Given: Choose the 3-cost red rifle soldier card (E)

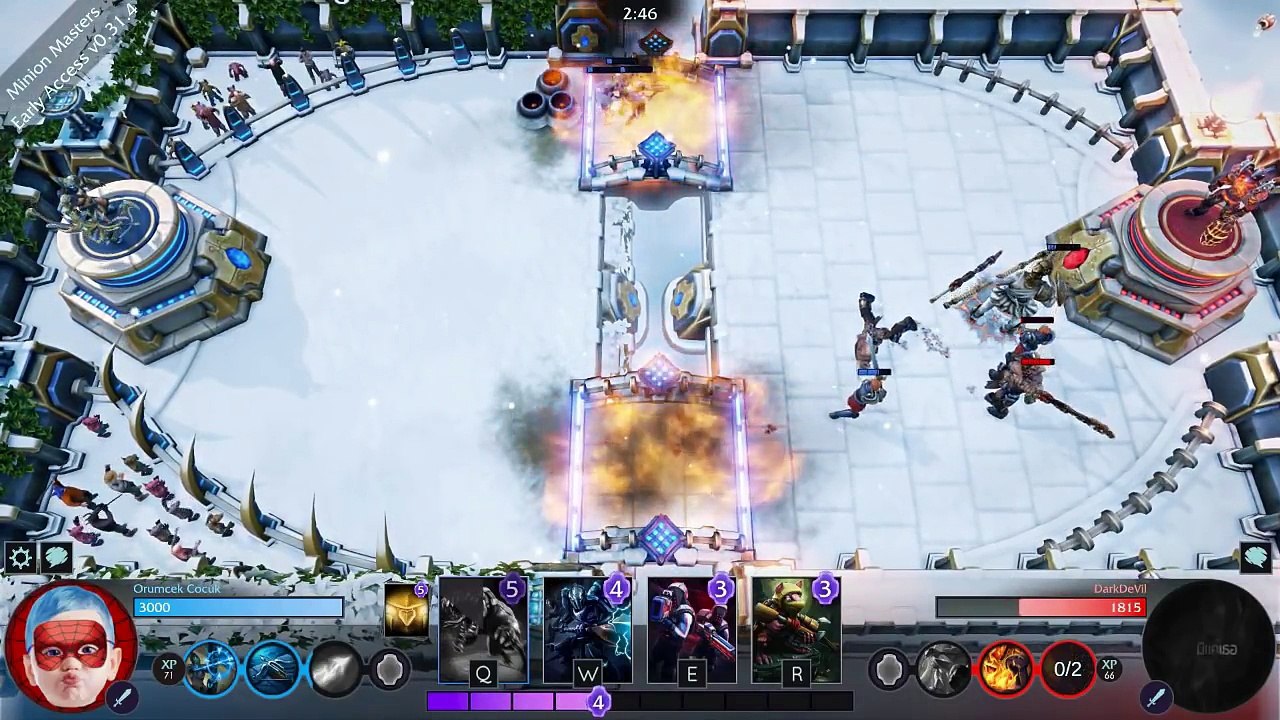Looking at the screenshot, I should [x=691, y=630].
